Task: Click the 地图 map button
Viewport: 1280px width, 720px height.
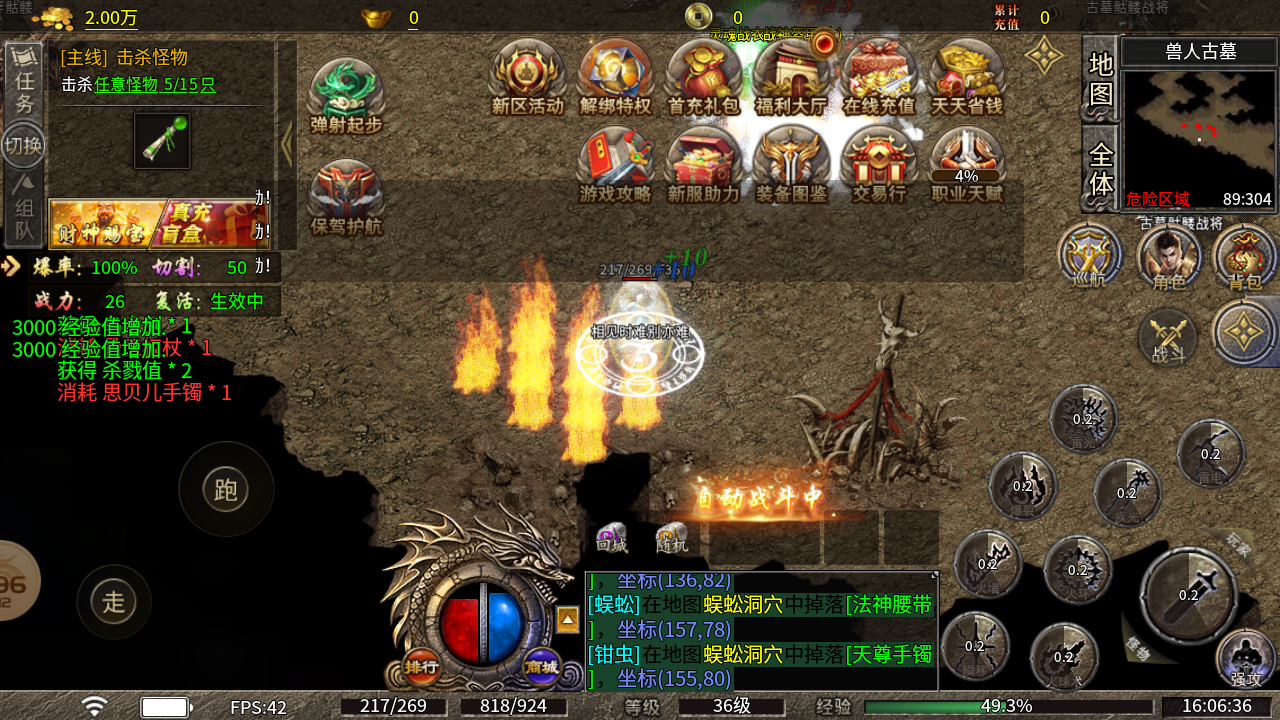Action: click(x=1100, y=80)
